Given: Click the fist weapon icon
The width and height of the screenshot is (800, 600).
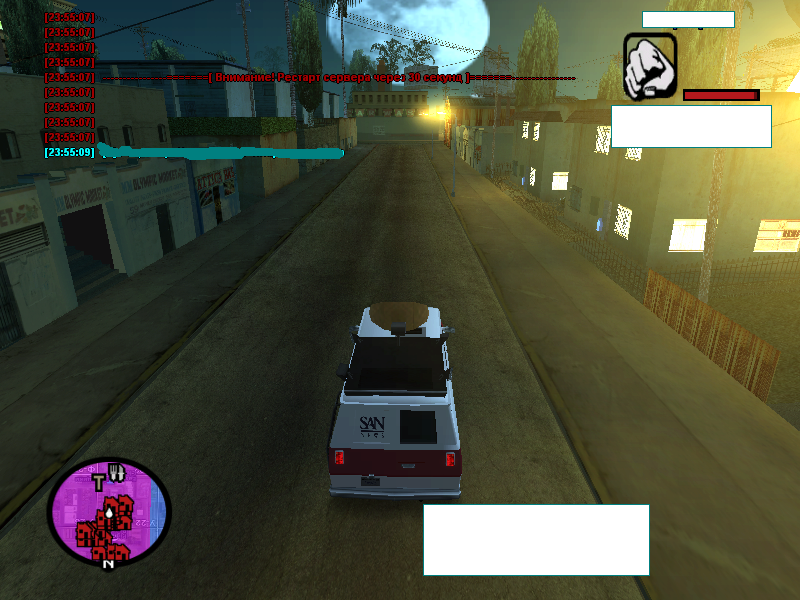Looking at the screenshot, I should (x=650, y=67).
